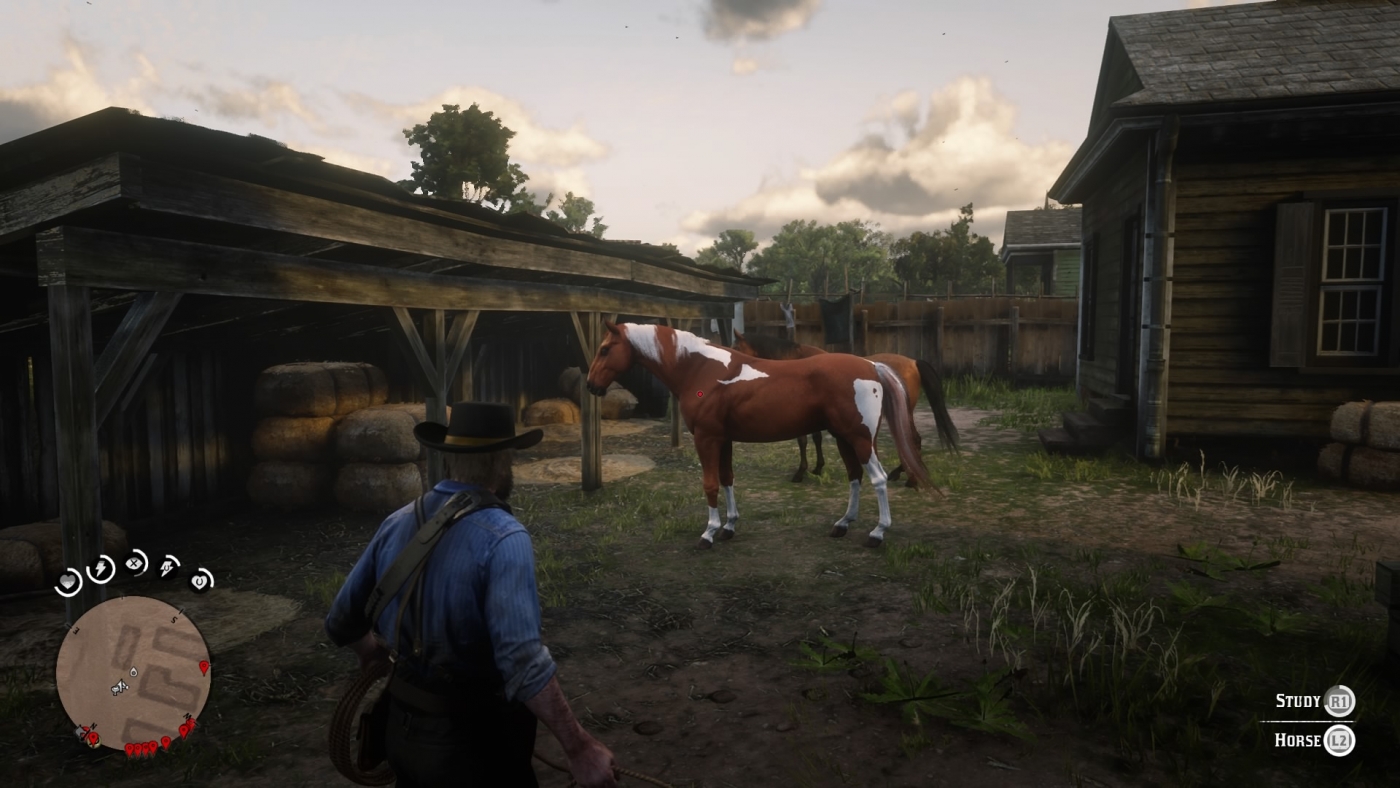
Task: Click the health core heart icon
Action: point(67,582)
